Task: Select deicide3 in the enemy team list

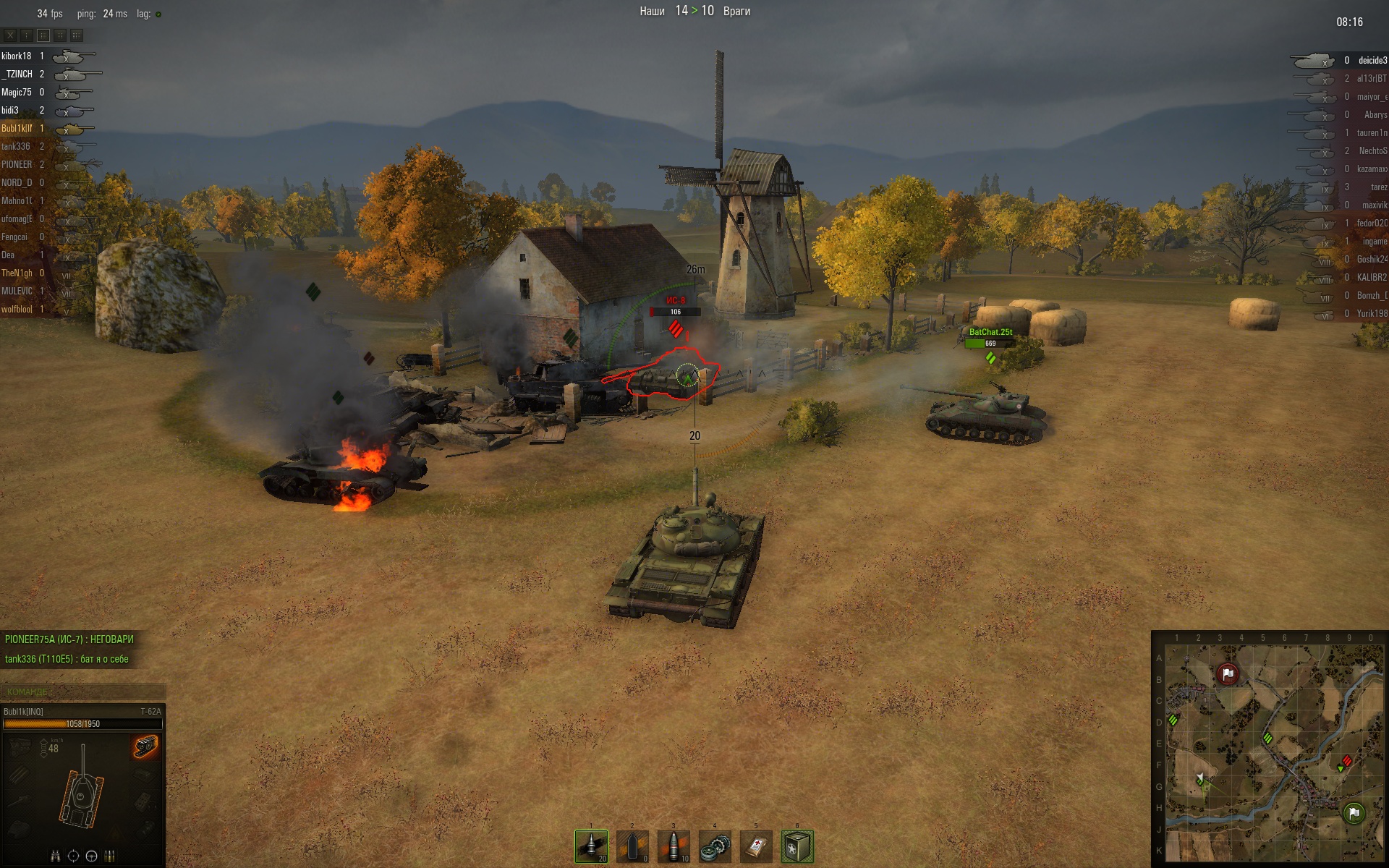Action: coord(1372,61)
